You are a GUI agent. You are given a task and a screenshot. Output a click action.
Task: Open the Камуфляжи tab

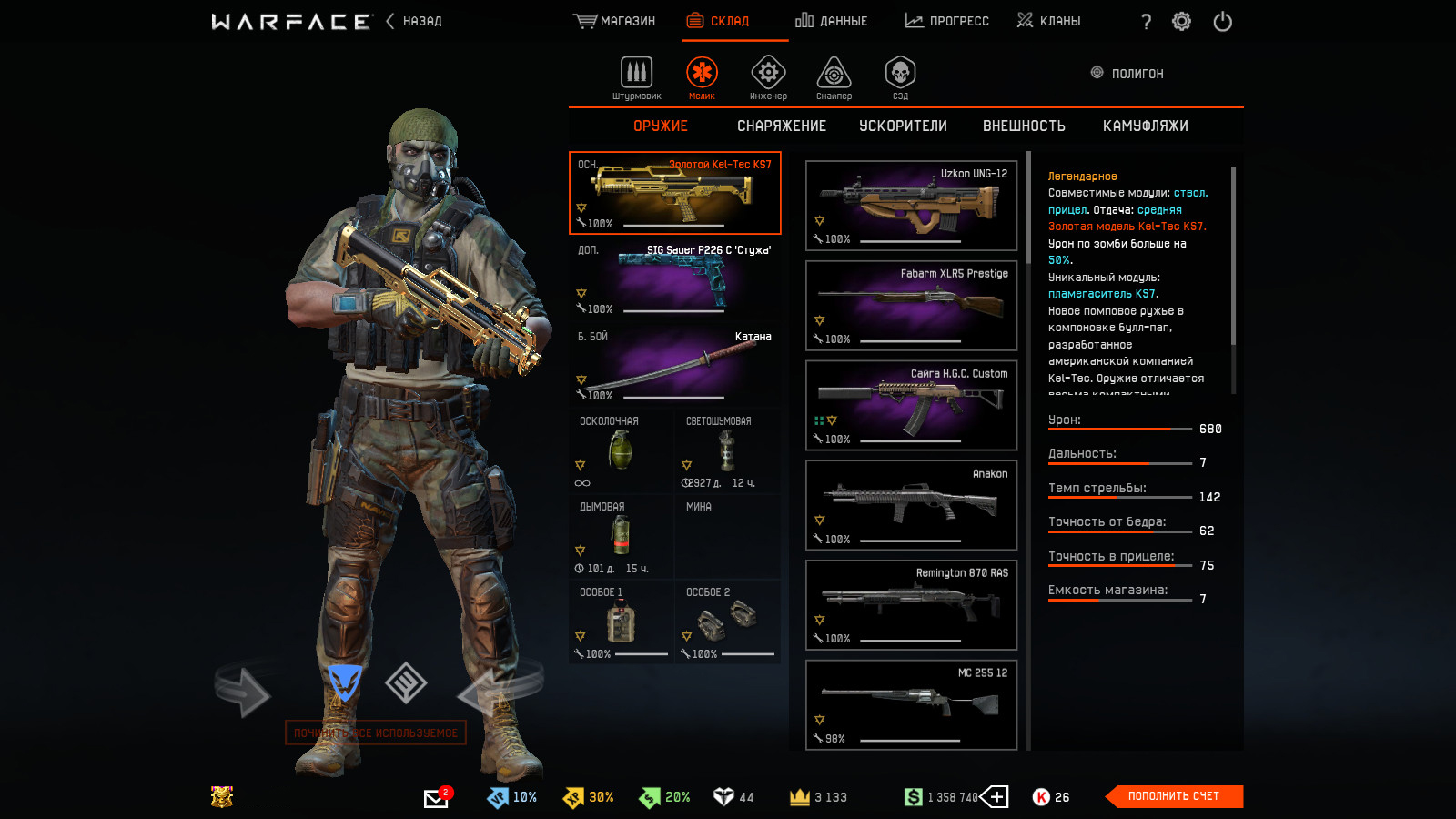(x=1145, y=126)
